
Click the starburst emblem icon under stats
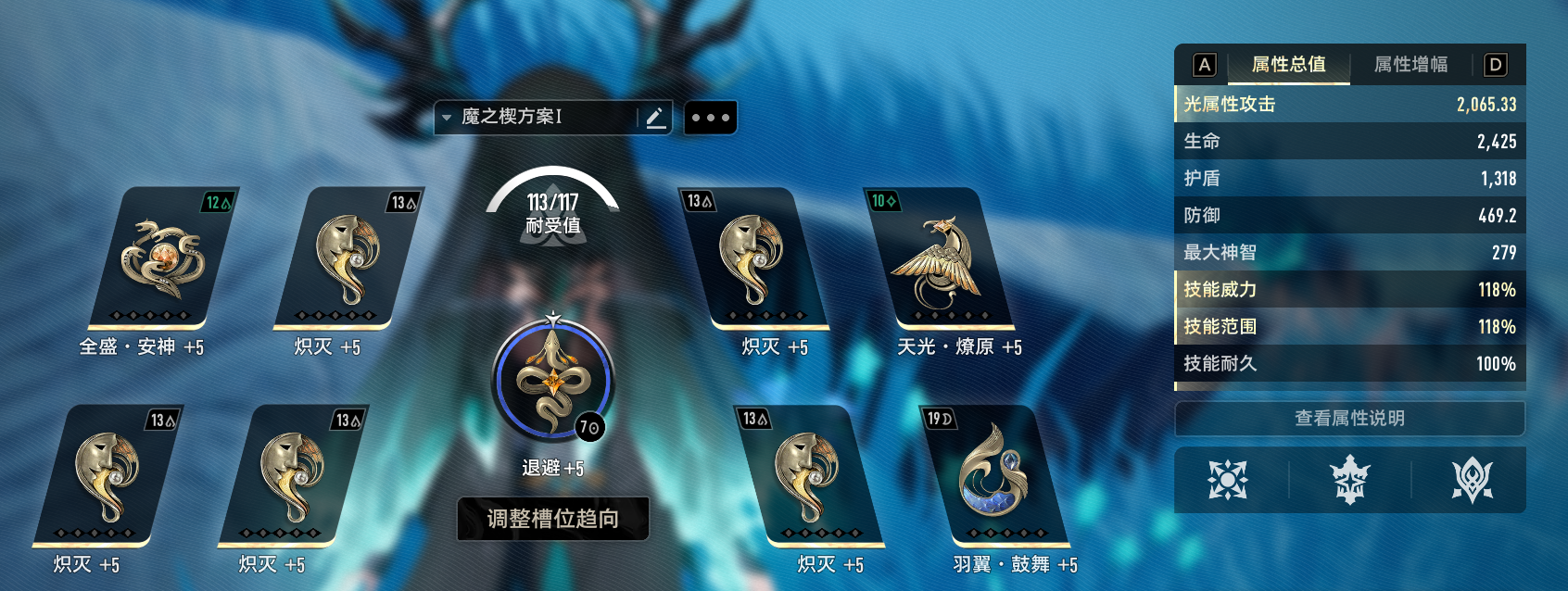1228,480
